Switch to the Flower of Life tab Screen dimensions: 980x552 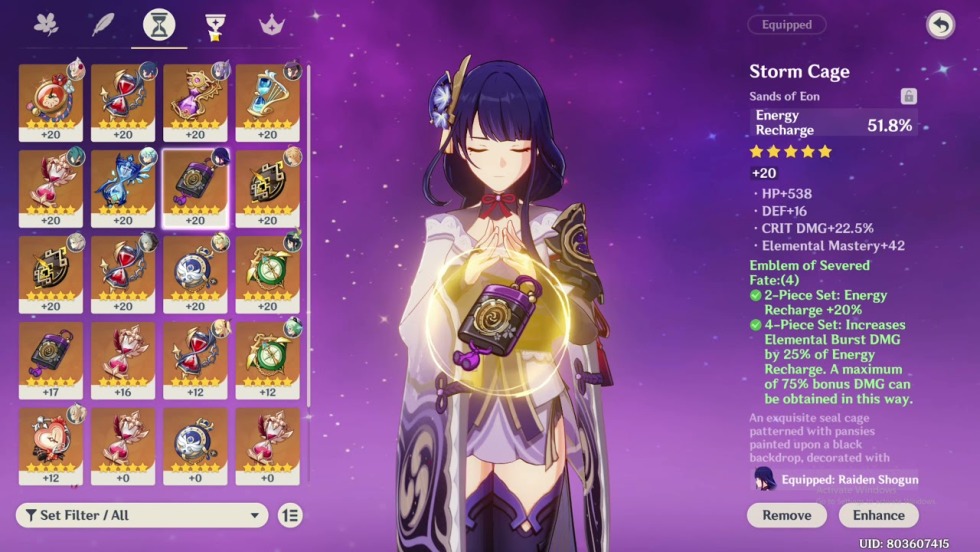pyautogui.click(x=46, y=25)
